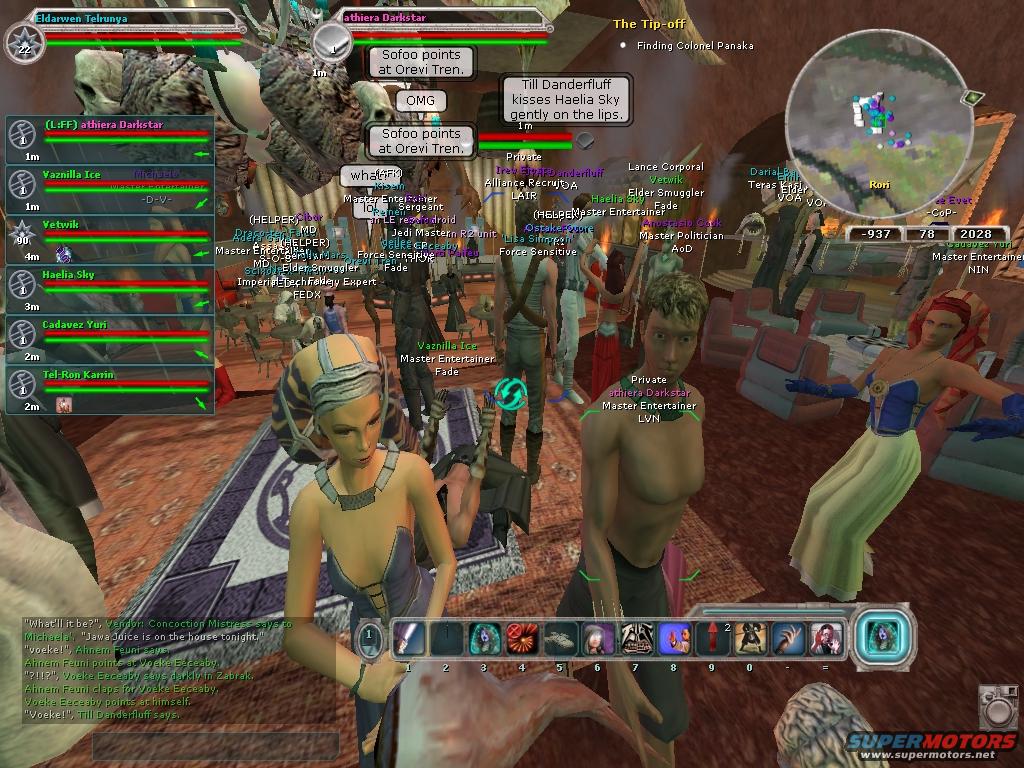The image size is (1024, 768).
Task: Click the chat input field
Action: (x=215, y=746)
